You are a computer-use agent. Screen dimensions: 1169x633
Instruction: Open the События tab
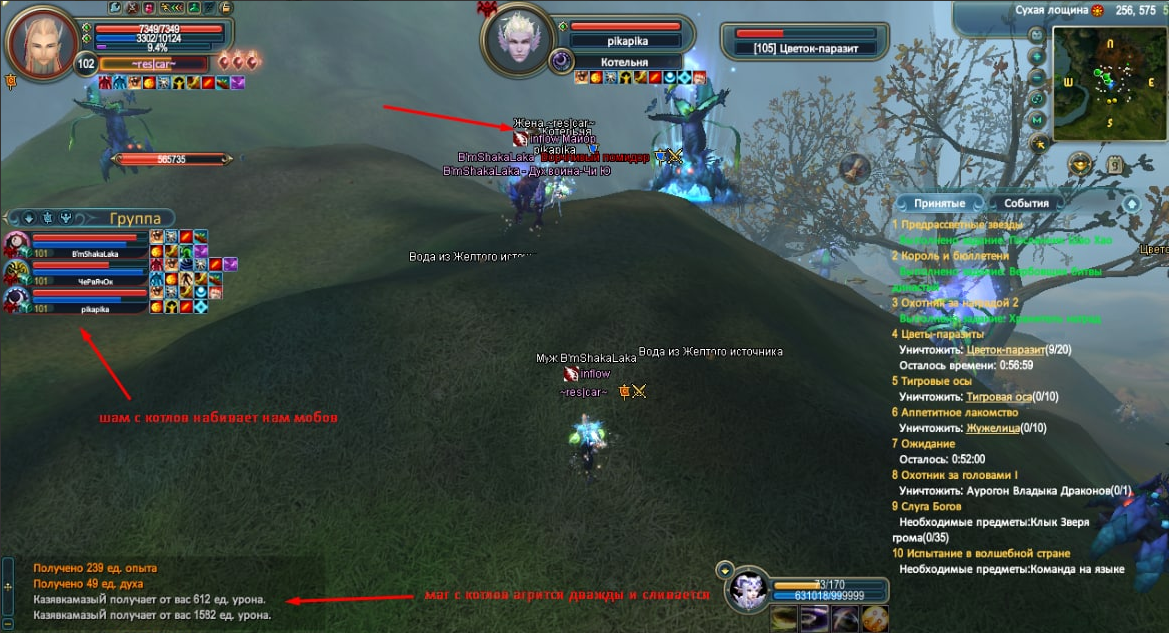click(1026, 203)
